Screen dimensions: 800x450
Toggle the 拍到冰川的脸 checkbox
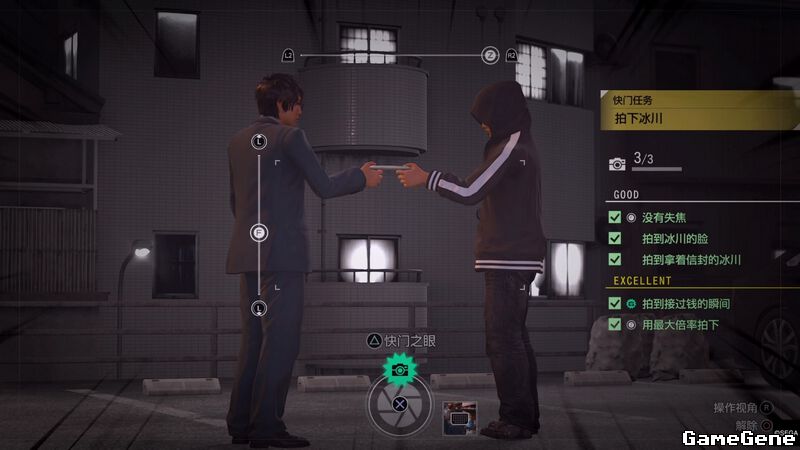(615, 238)
